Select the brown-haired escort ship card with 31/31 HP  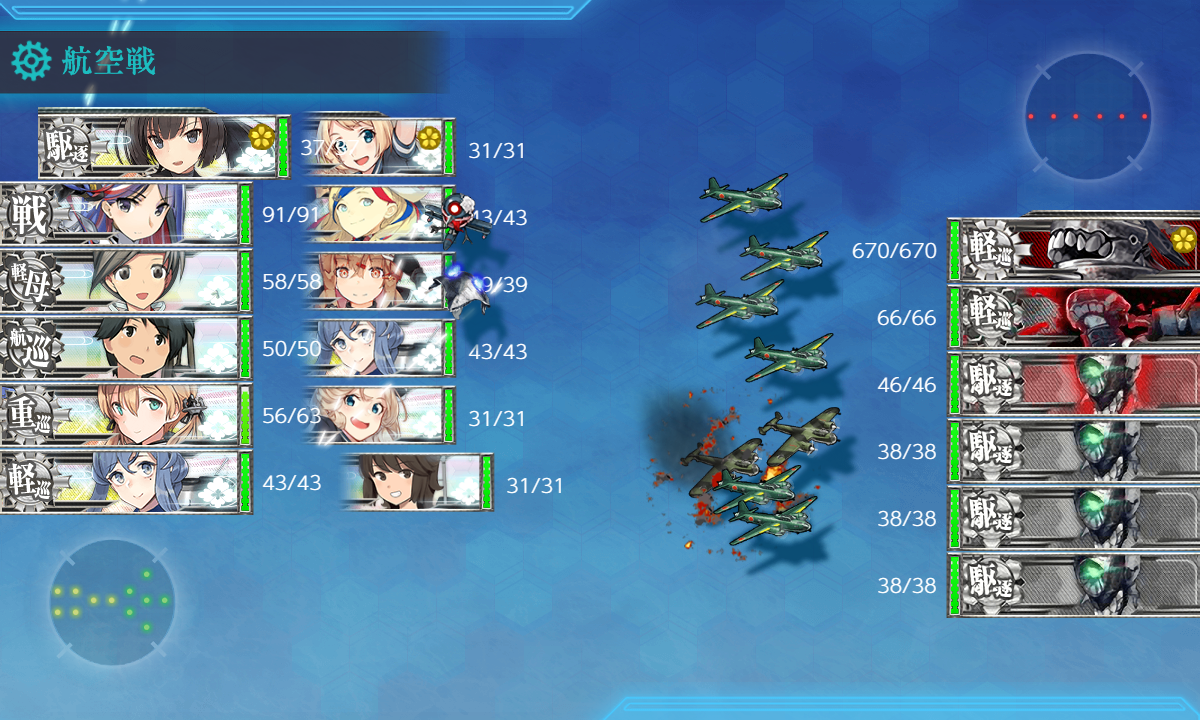pyautogui.click(x=418, y=483)
